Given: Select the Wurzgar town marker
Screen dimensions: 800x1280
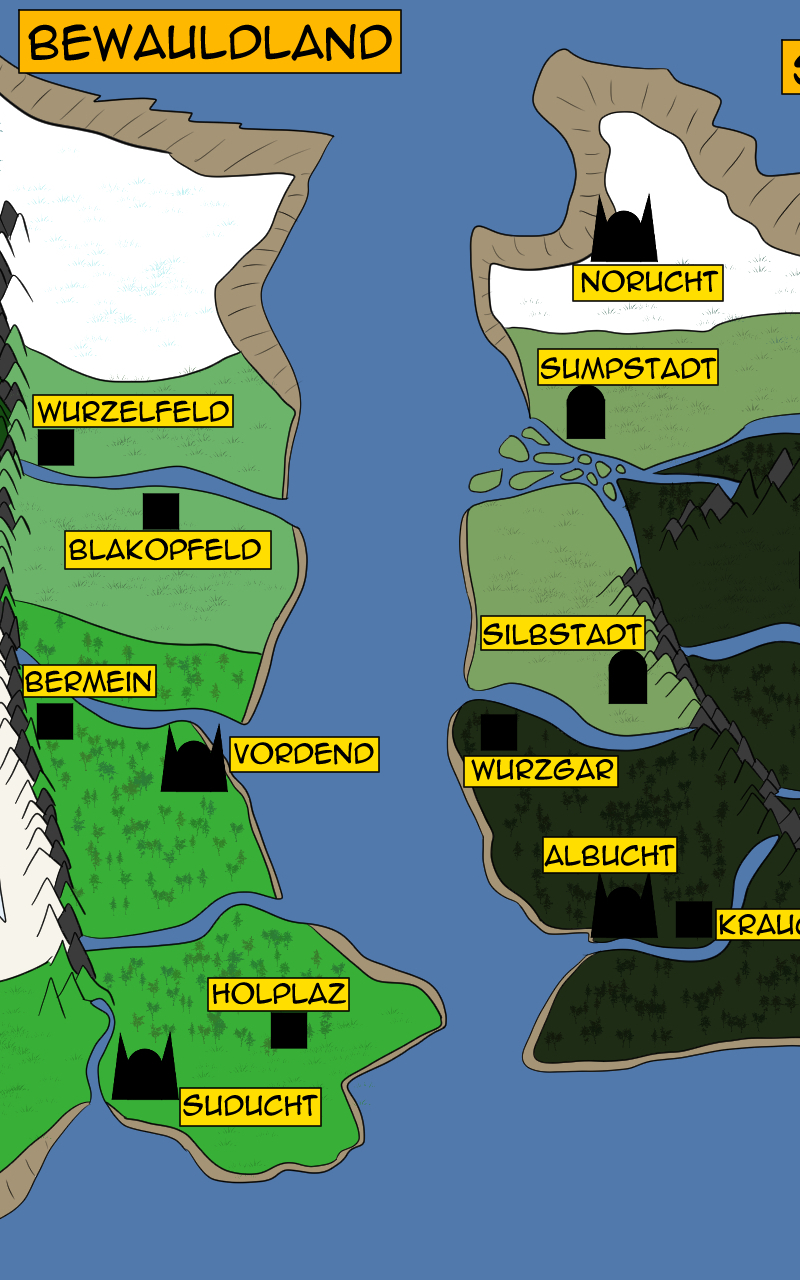Looking at the screenshot, I should click(x=499, y=732).
